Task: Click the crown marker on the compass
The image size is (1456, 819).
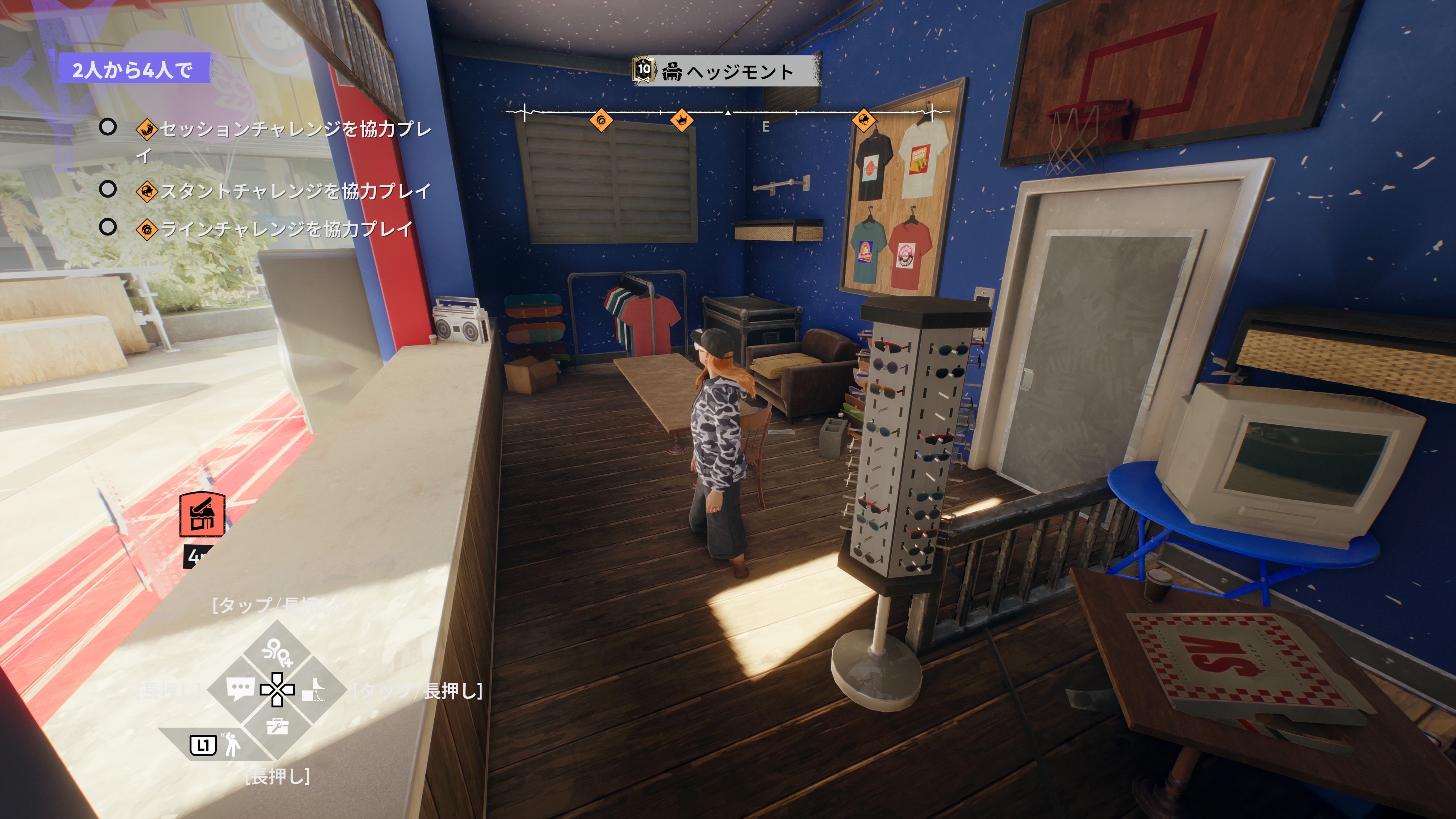Action: click(x=682, y=120)
